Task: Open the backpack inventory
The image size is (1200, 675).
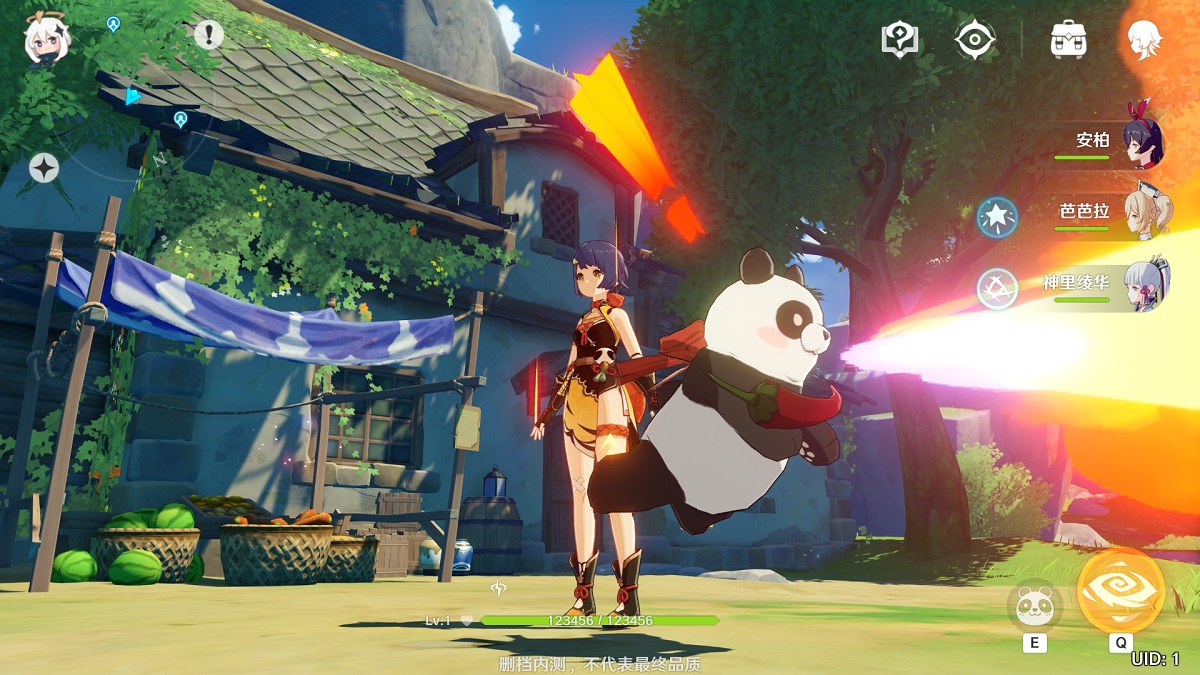Action: pyautogui.click(x=1069, y=40)
